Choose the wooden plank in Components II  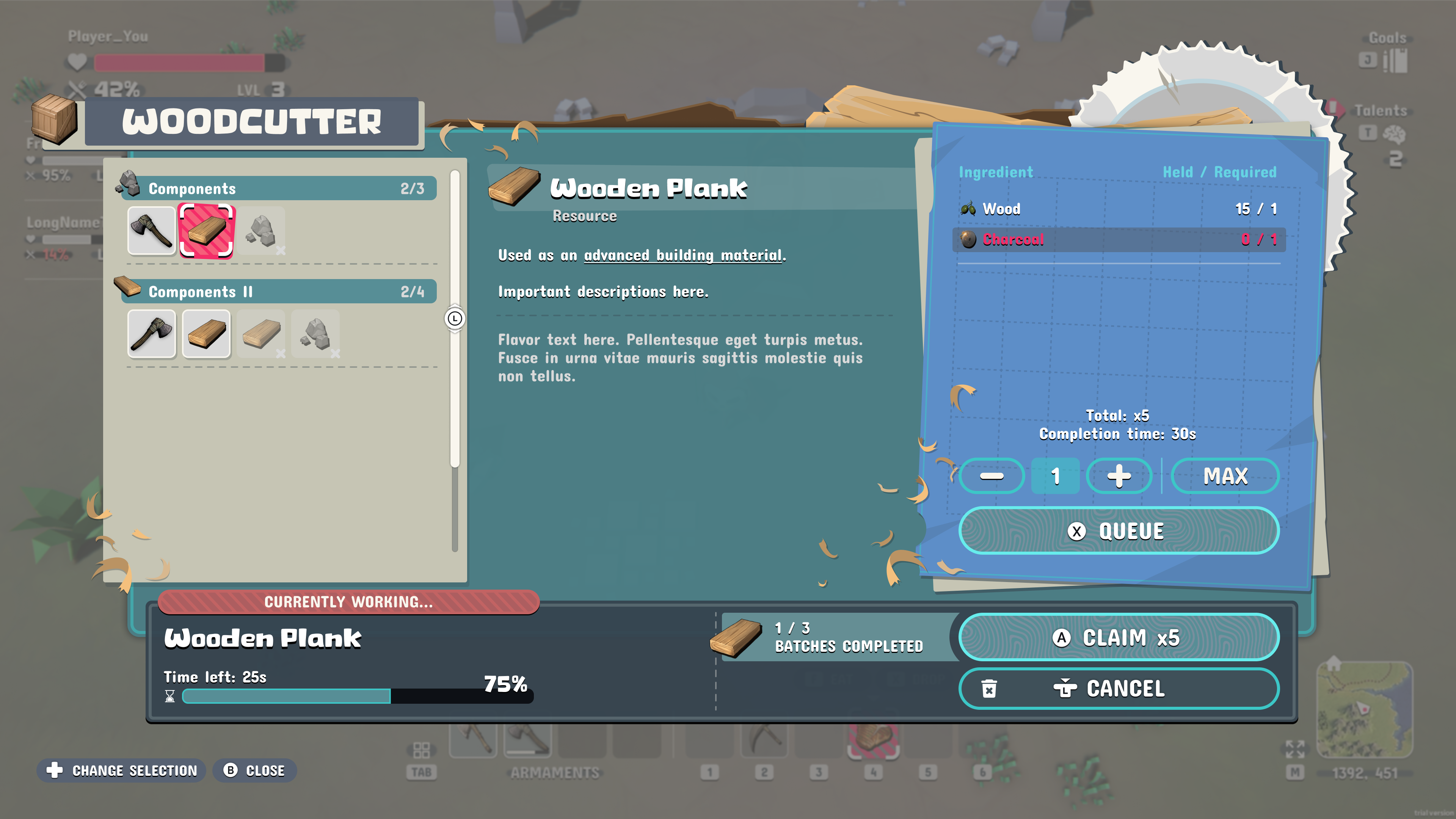(x=206, y=334)
